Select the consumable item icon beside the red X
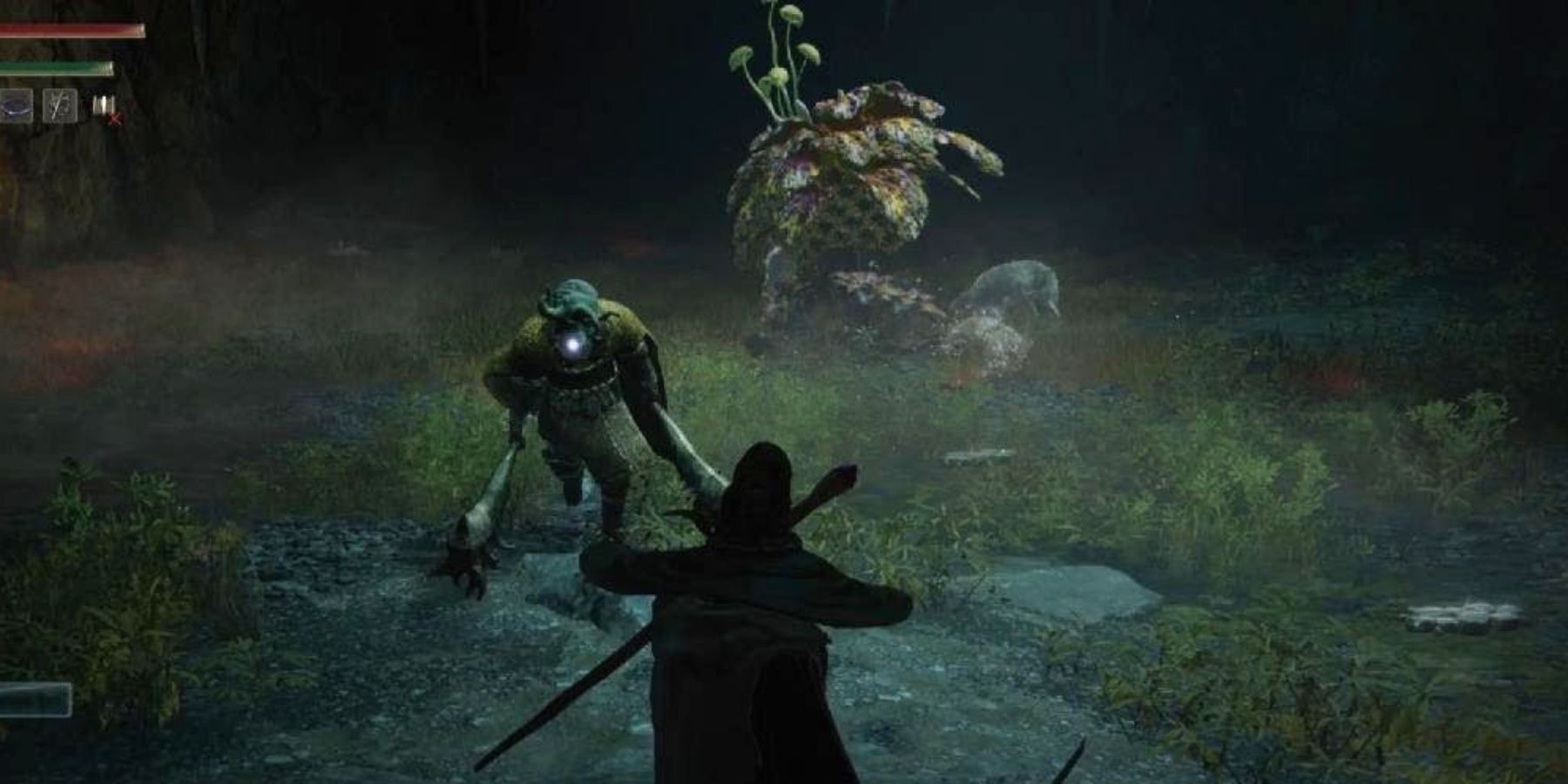Image resolution: width=1568 pixels, height=784 pixels. (x=103, y=103)
